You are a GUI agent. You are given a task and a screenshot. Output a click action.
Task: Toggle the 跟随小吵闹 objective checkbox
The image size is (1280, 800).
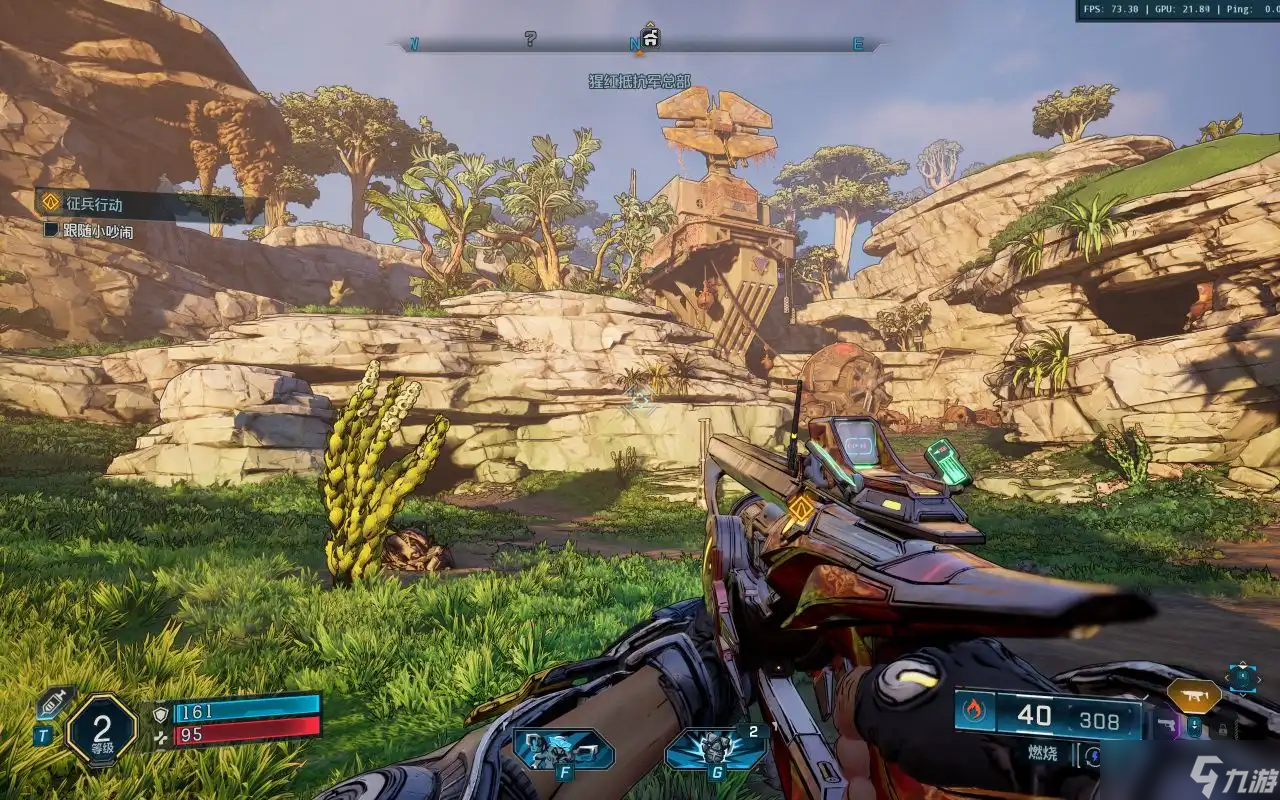[x=51, y=231]
